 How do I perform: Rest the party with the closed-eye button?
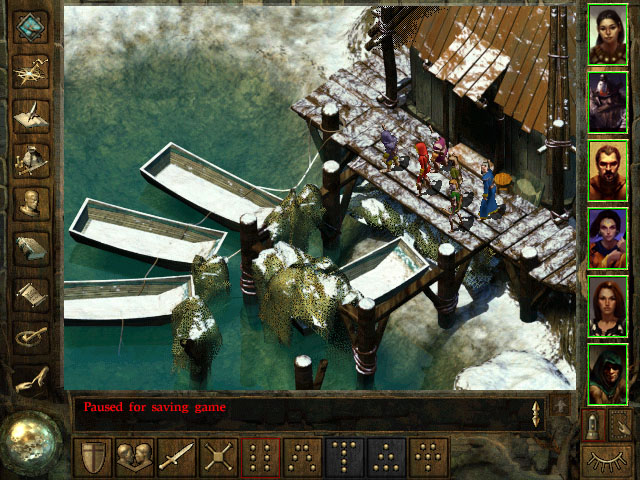[609, 461]
